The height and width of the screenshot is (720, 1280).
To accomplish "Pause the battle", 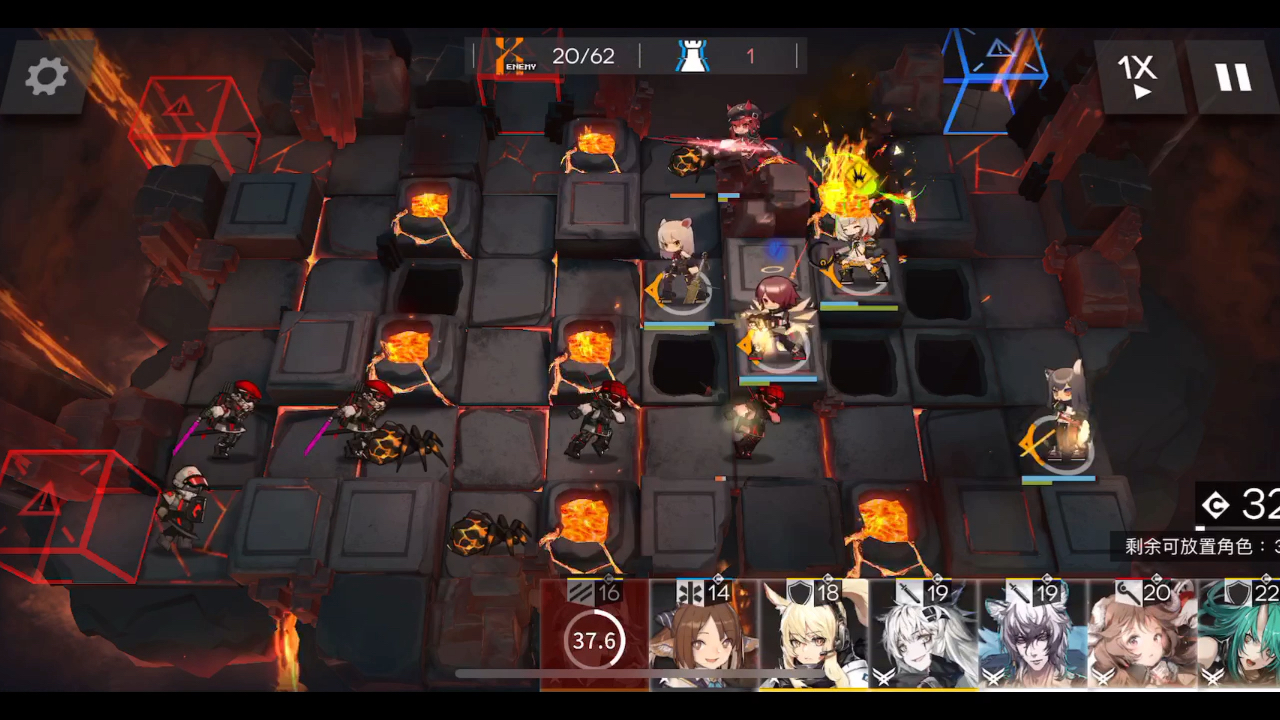I will click(1232, 76).
